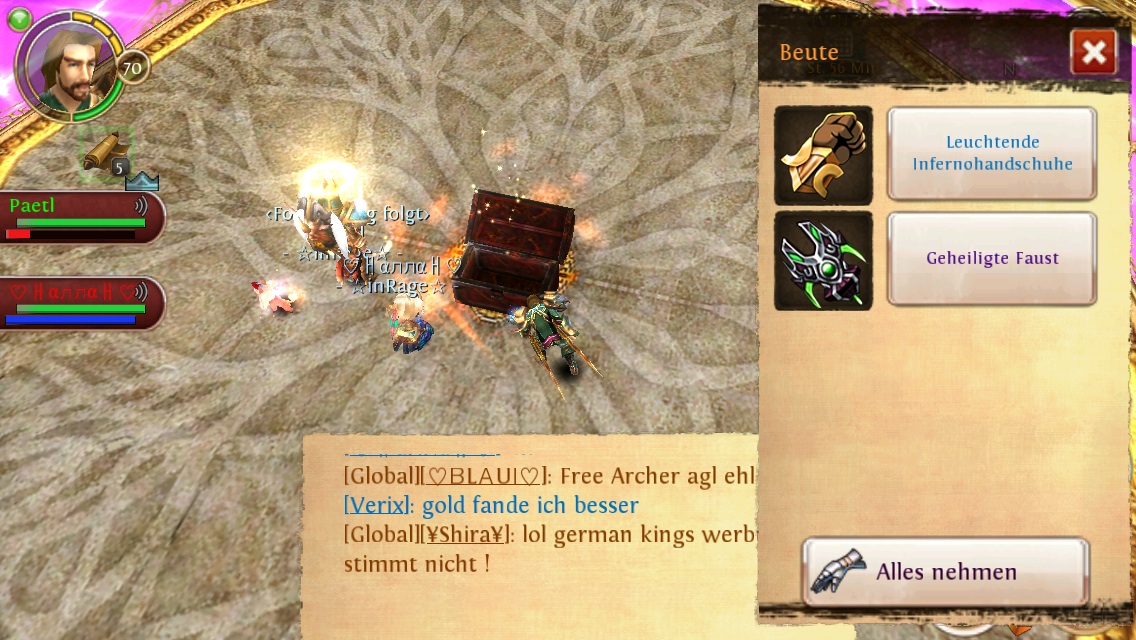The width and height of the screenshot is (1136, 640).
Task: Inspect the green-bladed fist weapon icon
Action: (823, 260)
